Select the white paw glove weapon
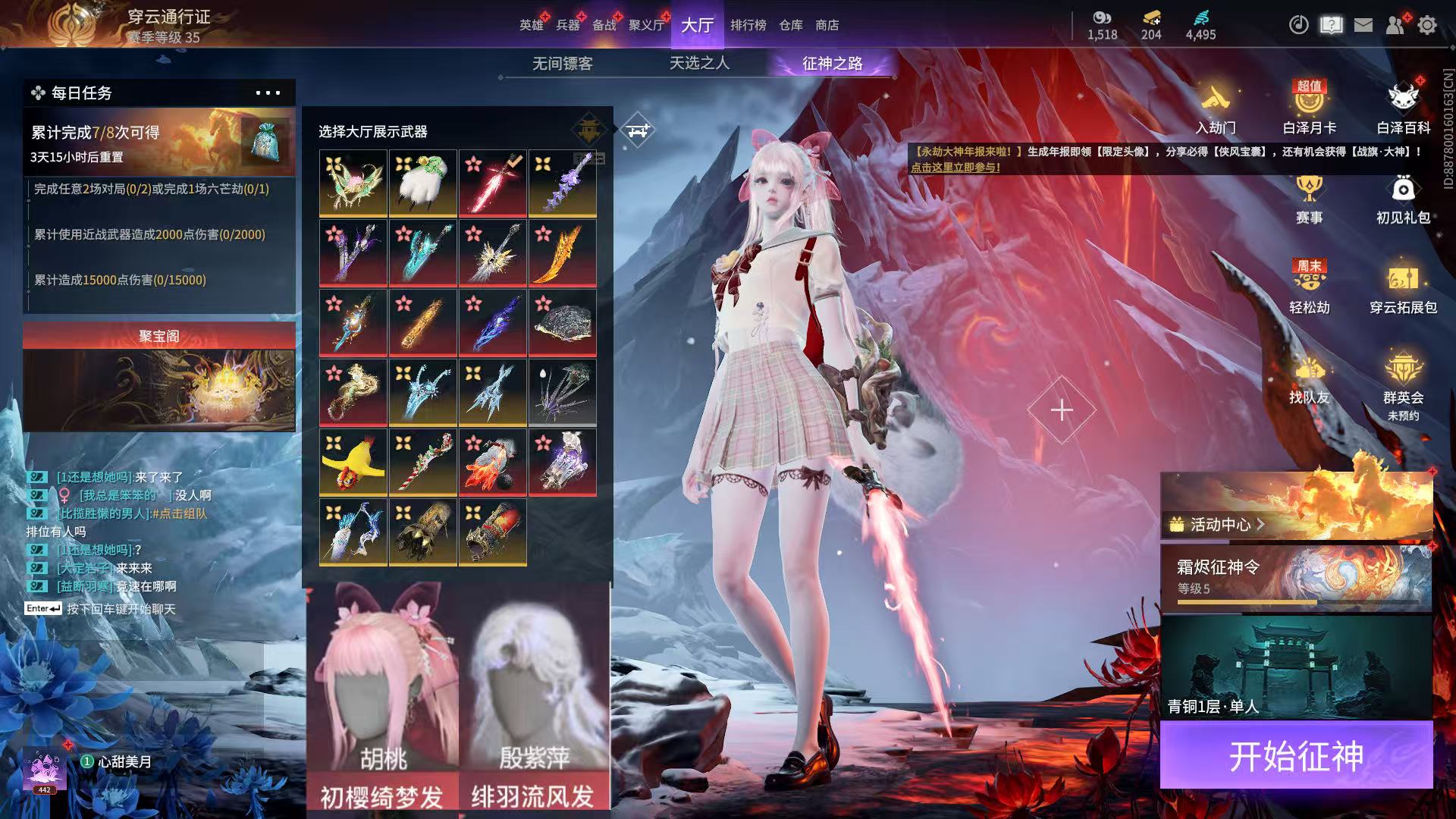 click(x=423, y=184)
